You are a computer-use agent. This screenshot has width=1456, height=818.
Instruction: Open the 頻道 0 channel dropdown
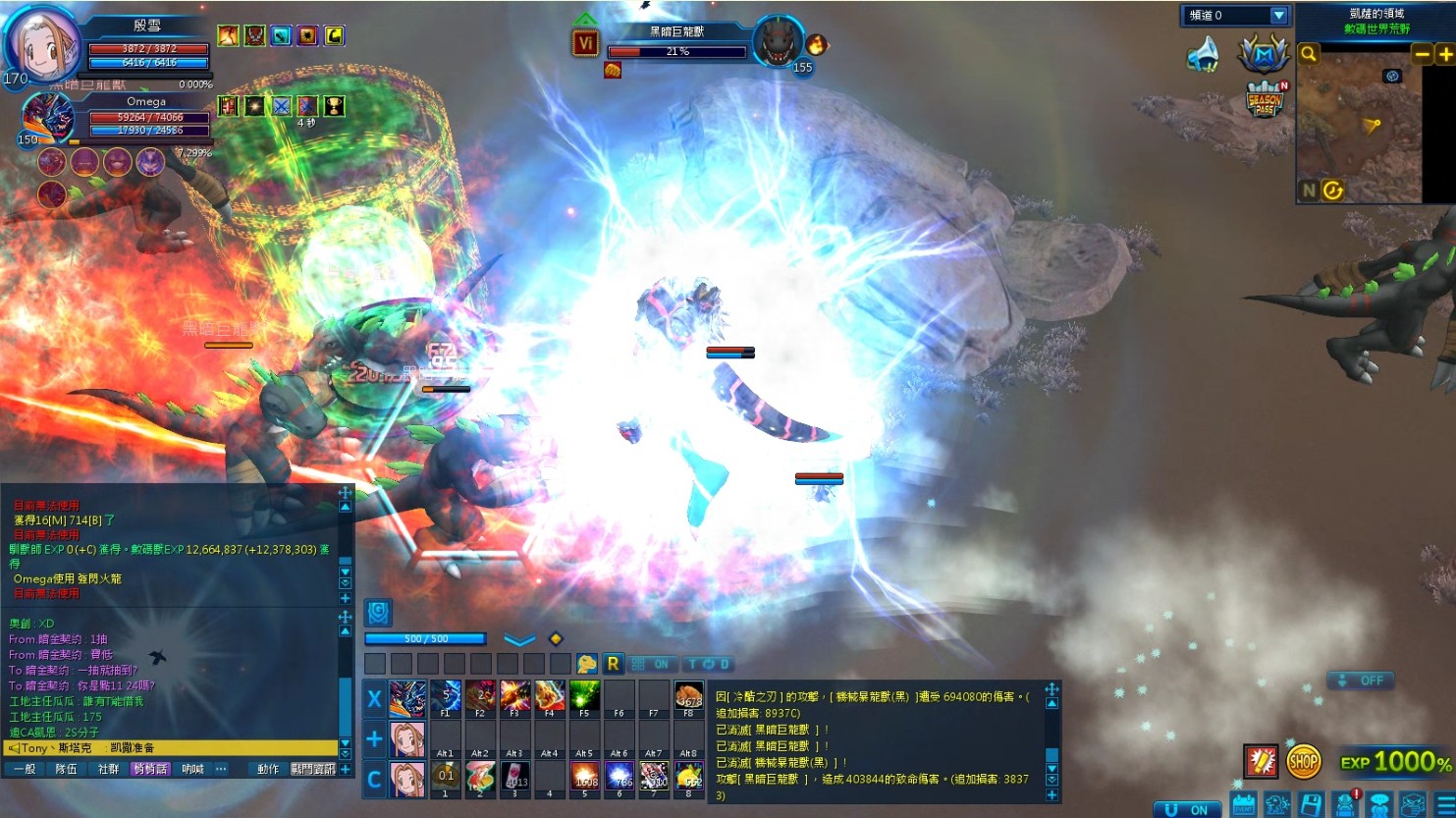1277,15
